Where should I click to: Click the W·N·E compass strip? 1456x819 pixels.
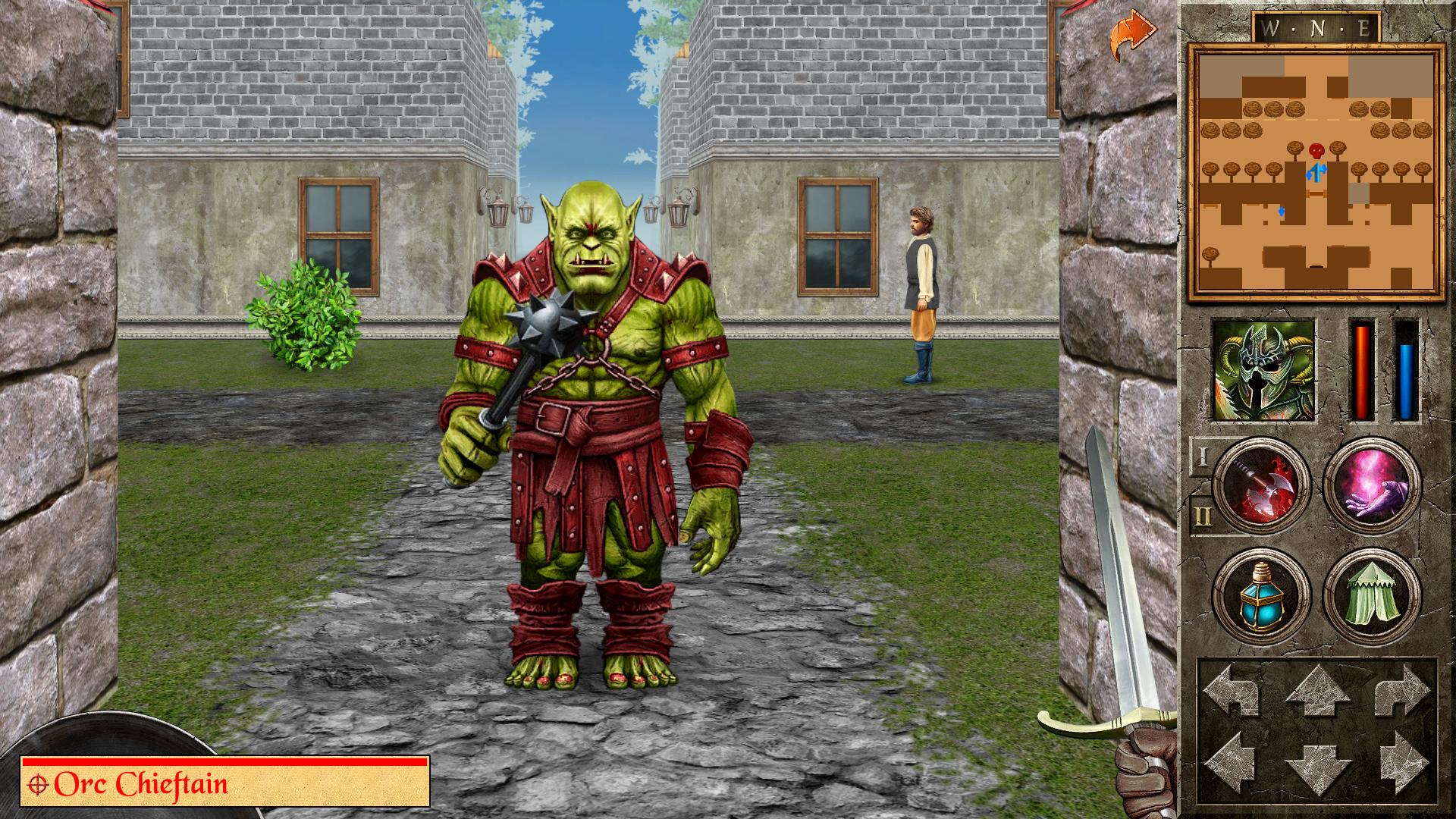pos(1316,29)
